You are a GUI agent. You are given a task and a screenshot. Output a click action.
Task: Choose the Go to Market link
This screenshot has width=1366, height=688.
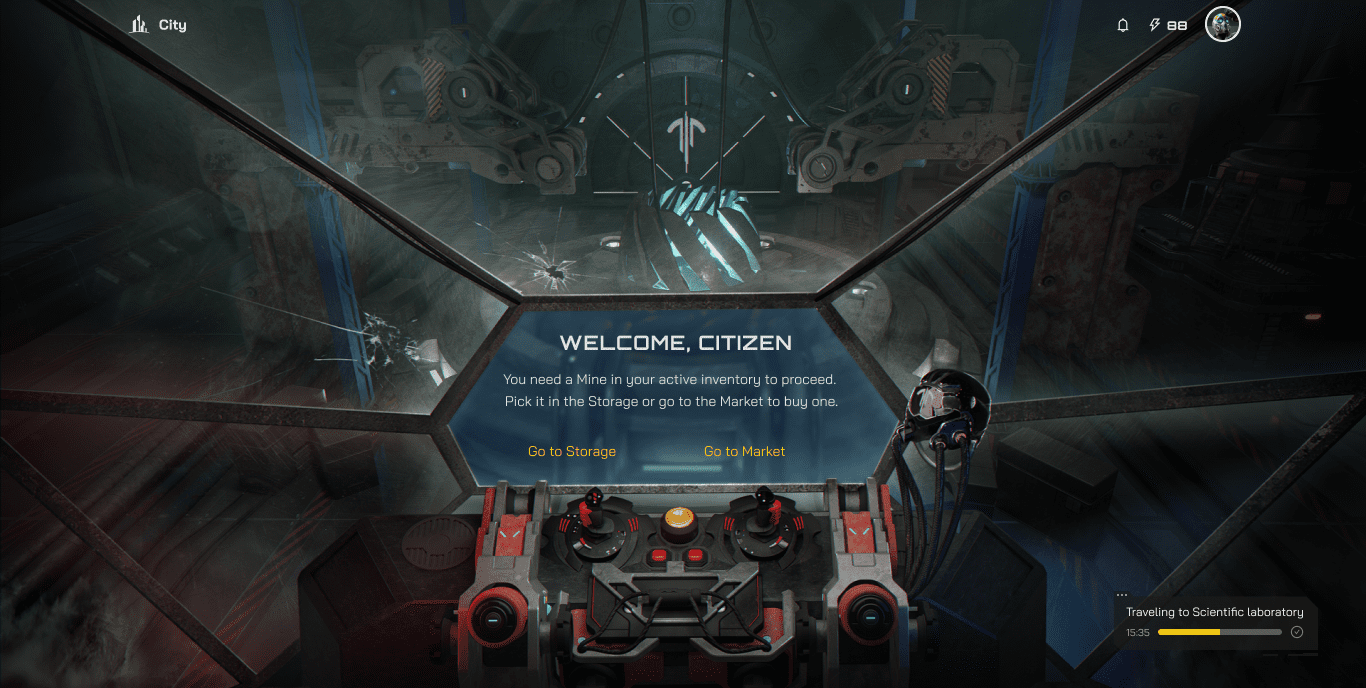(744, 452)
